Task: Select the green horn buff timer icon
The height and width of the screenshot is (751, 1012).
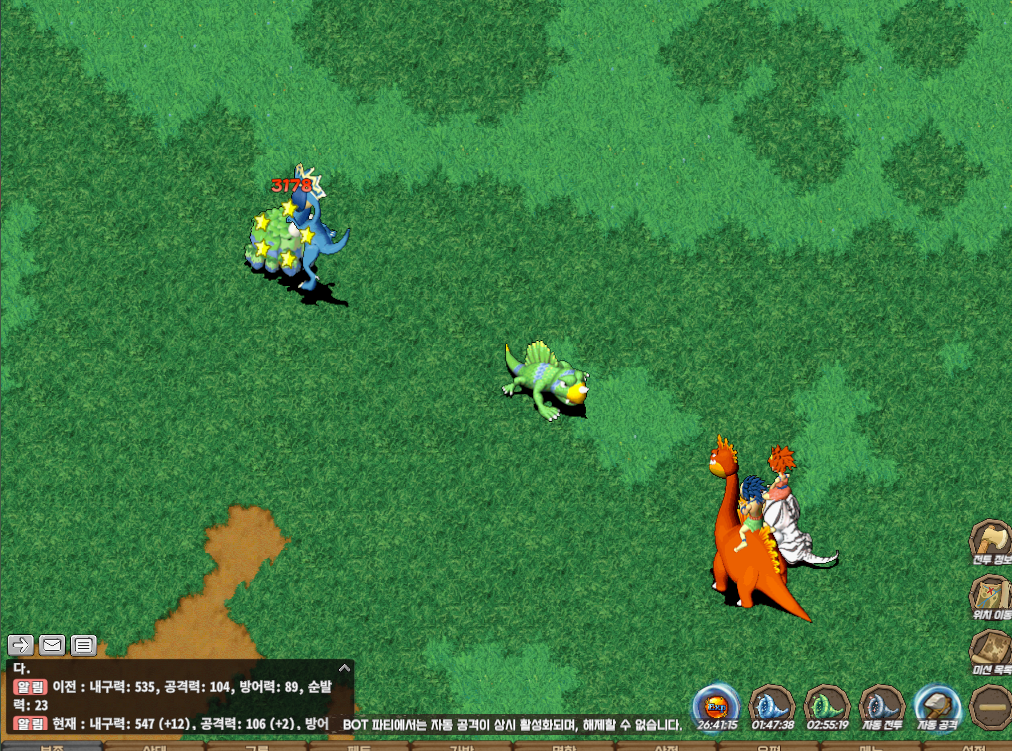Action: click(x=827, y=705)
